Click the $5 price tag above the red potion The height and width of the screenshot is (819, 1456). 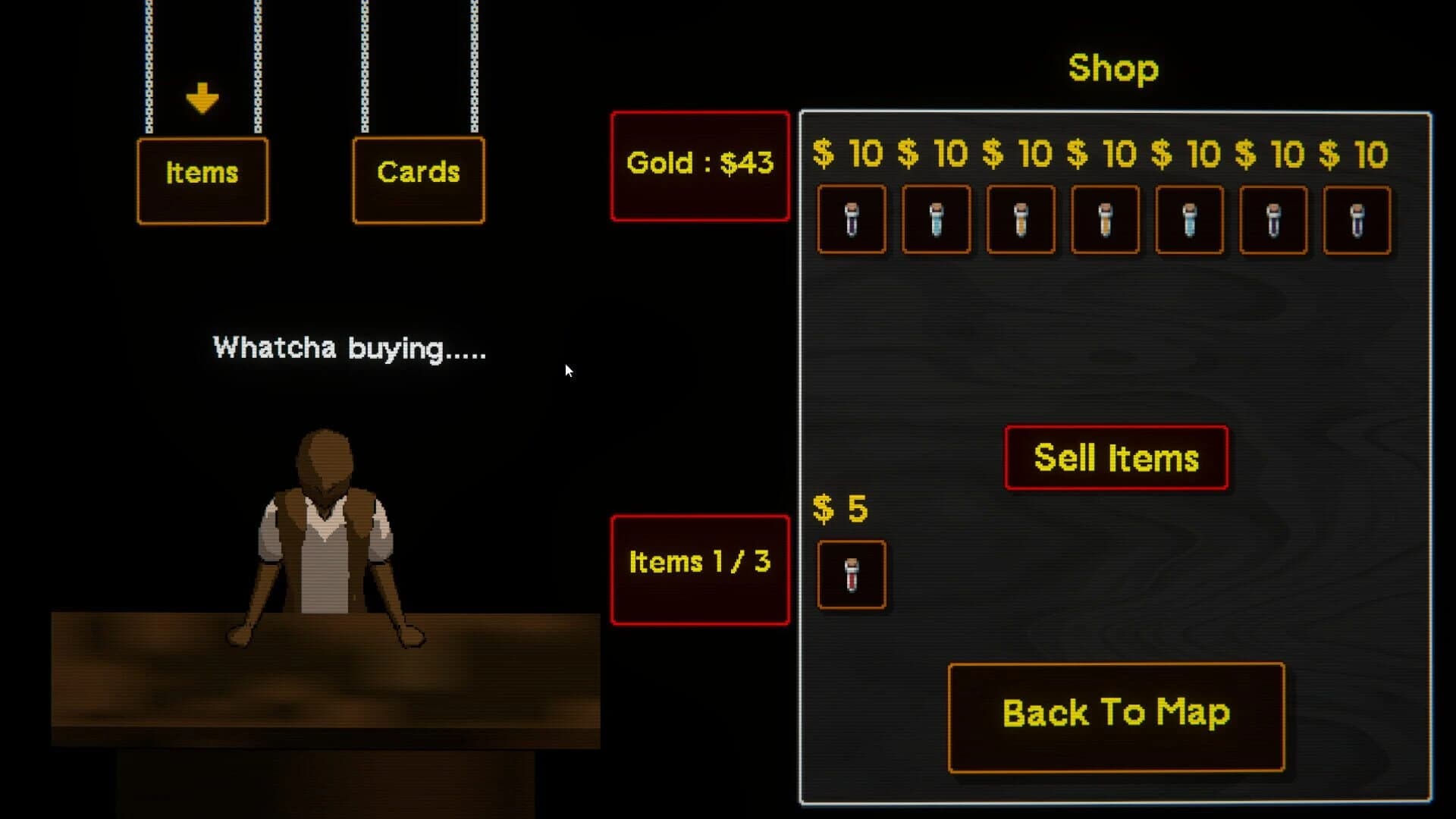coord(839,508)
